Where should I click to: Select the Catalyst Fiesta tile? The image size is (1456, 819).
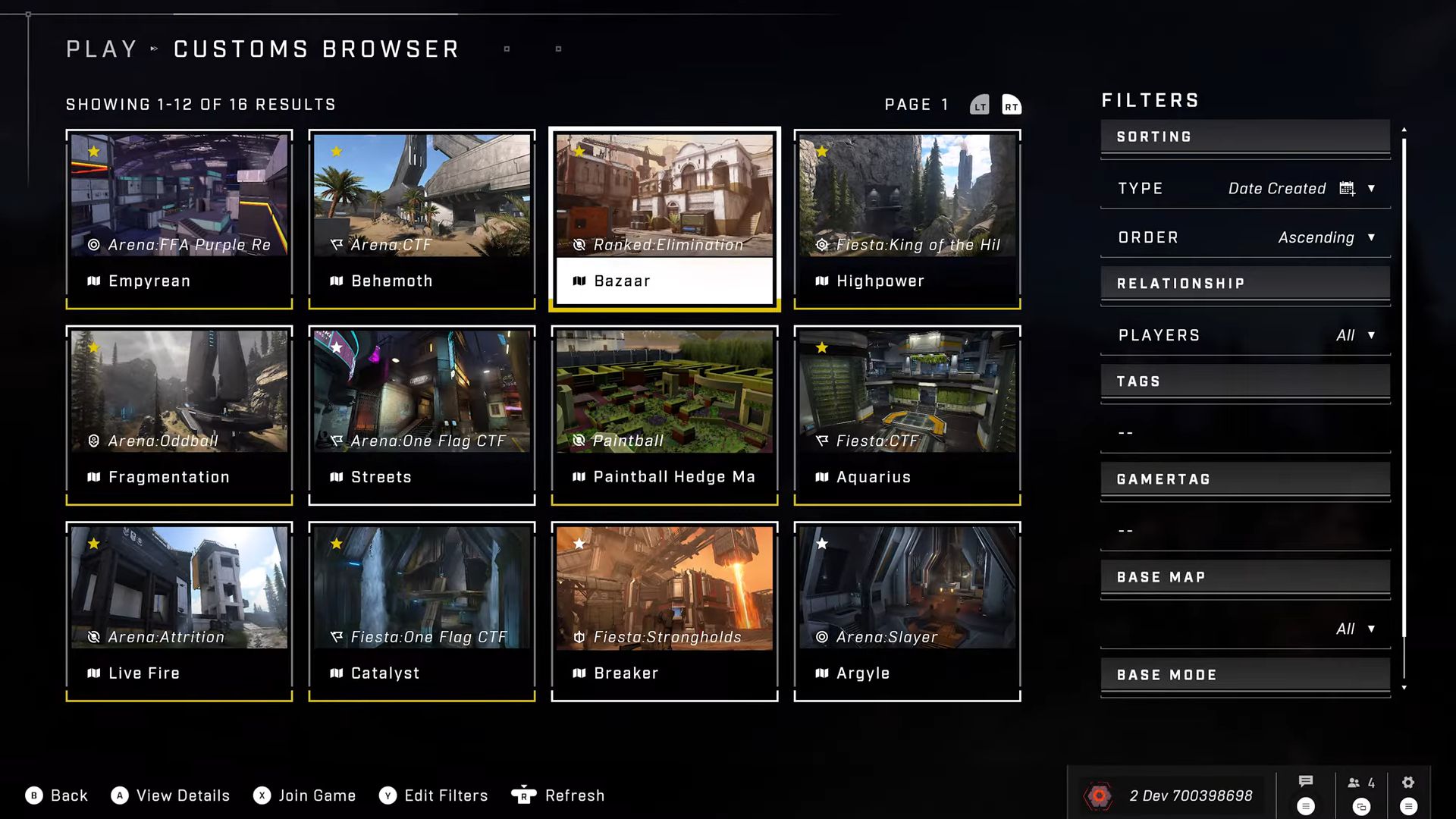[422, 611]
